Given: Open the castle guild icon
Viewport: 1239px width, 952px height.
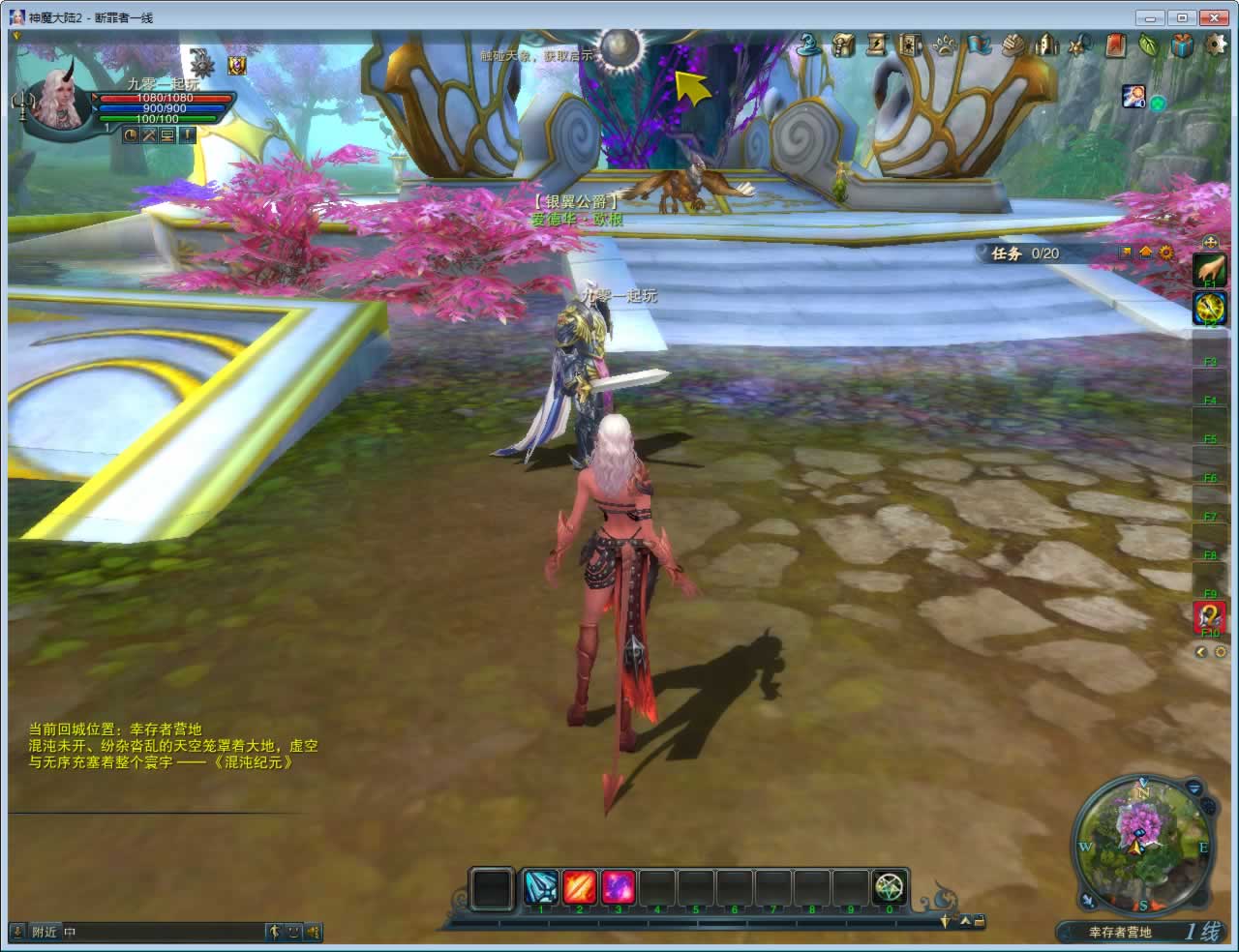Looking at the screenshot, I should pyautogui.click(x=1046, y=45).
